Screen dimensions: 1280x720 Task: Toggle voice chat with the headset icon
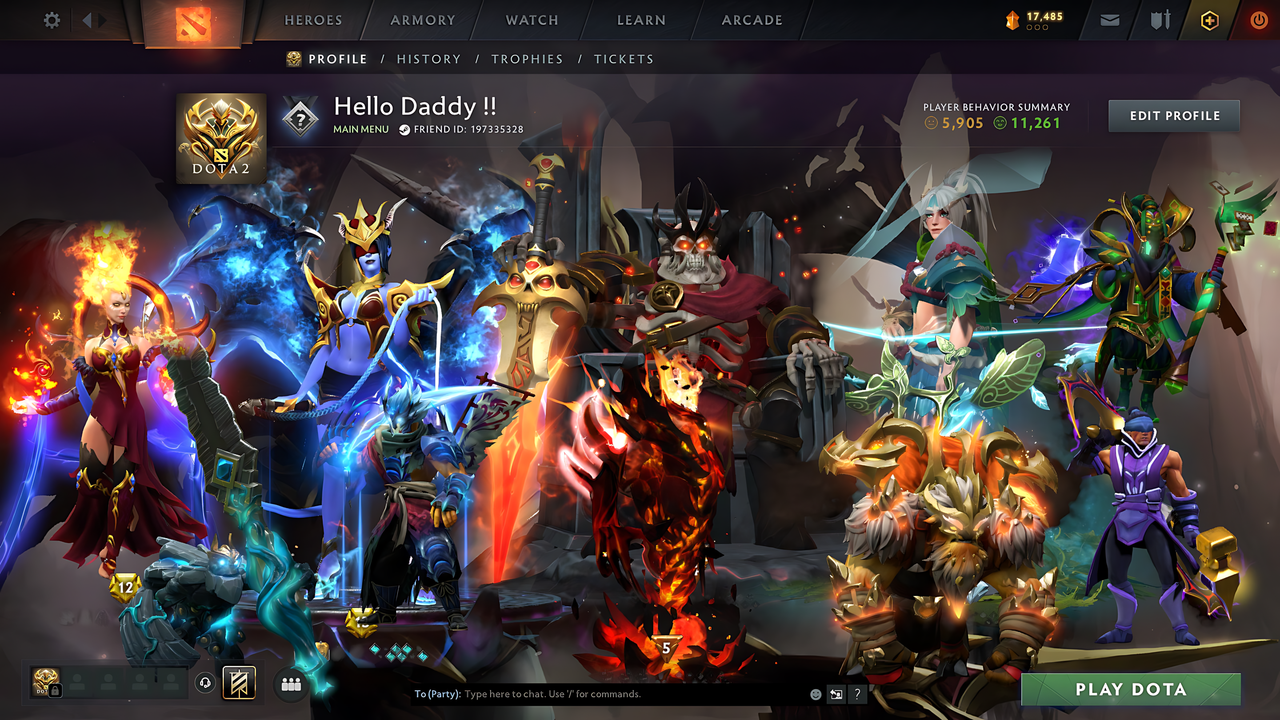pyautogui.click(x=205, y=683)
